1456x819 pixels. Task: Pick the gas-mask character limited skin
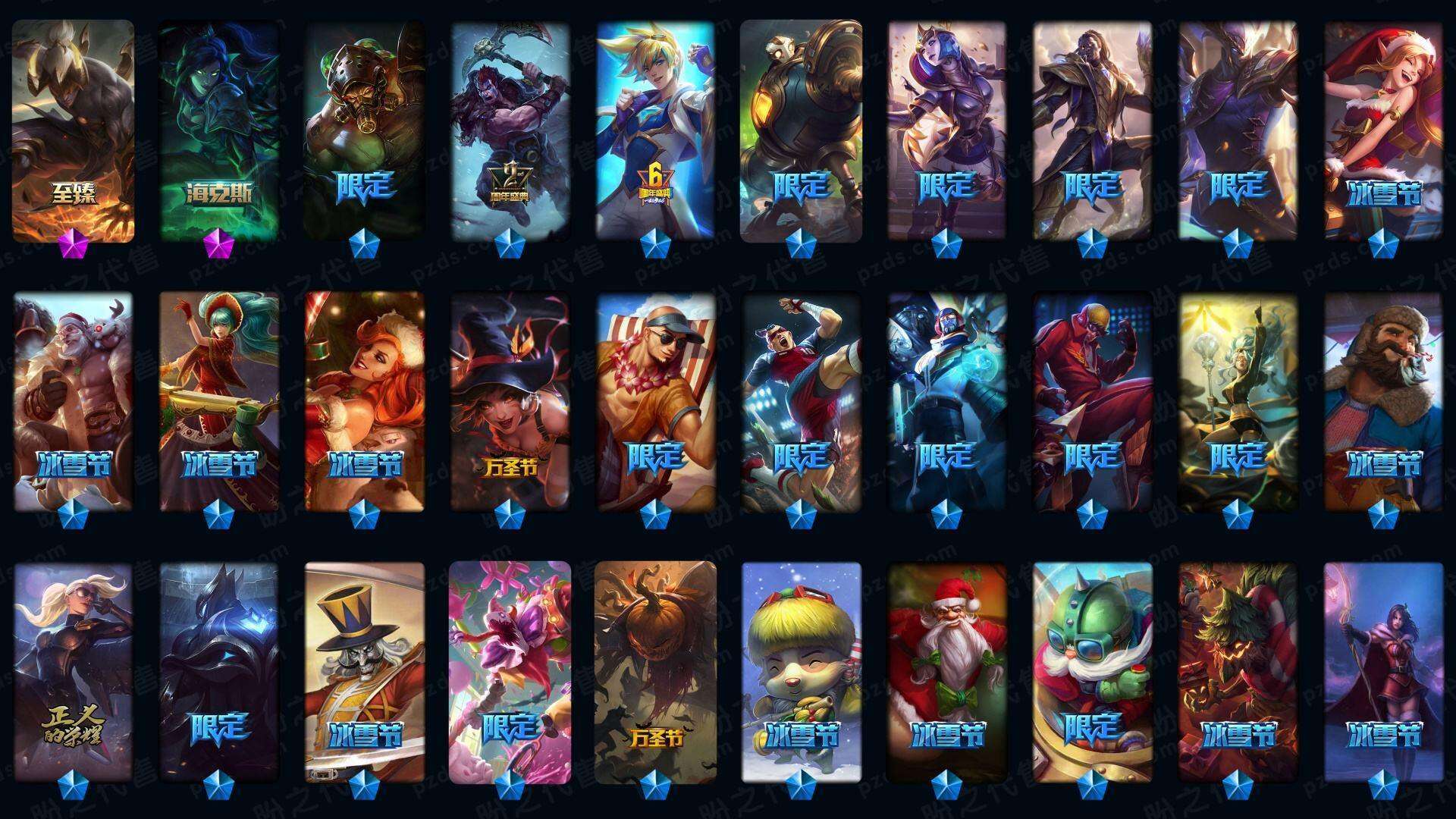364,130
